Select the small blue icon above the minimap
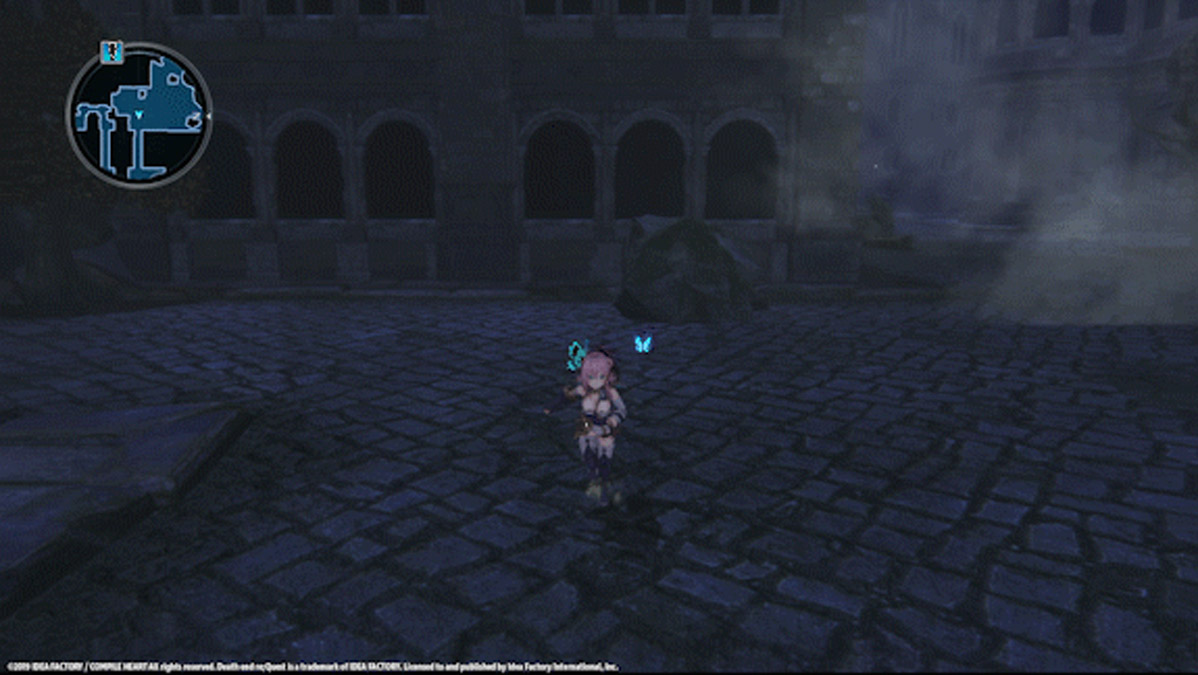The width and height of the screenshot is (1198, 675). pyautogui.click(x=112, y=52)
